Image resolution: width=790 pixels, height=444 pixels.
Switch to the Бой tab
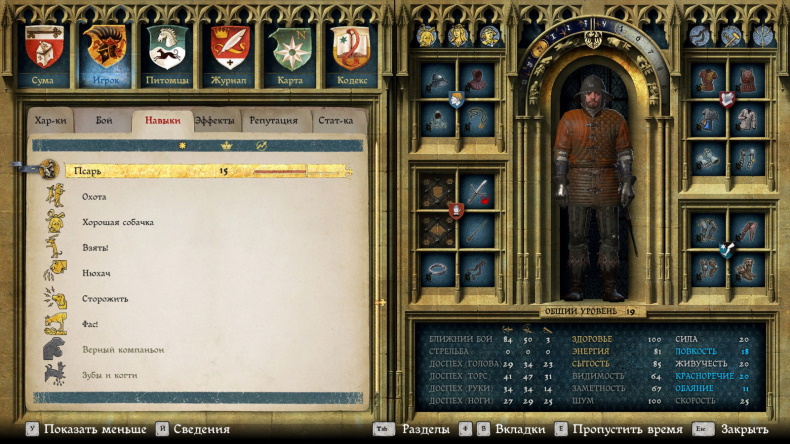point(104,121)
